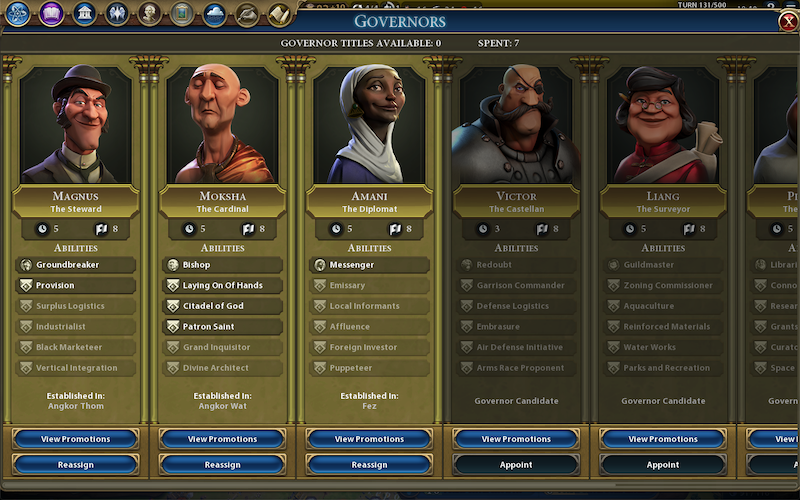The image size is (800, 500).
Task: Select Amani's portrait
Action: pos(369,123)
